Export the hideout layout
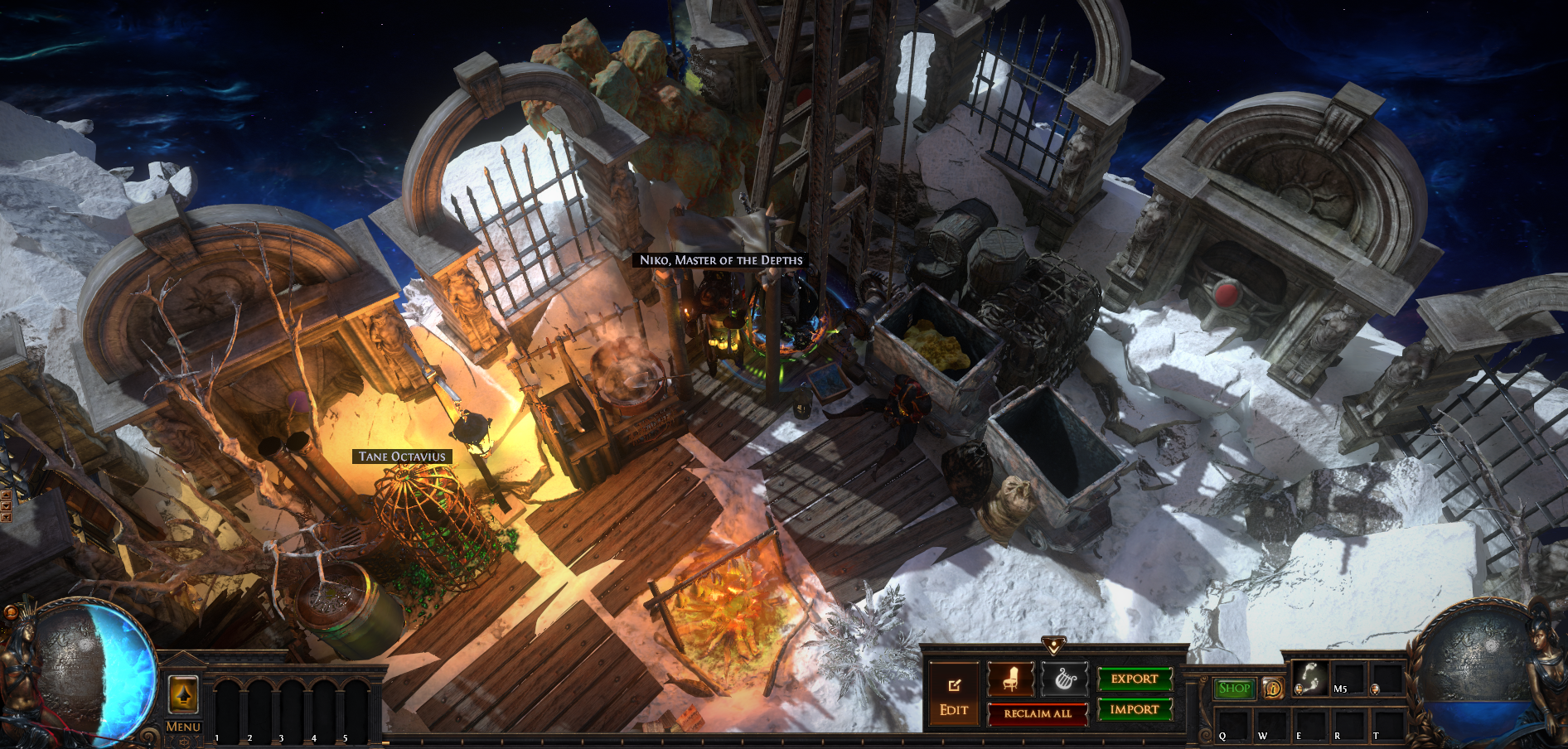This screenshot has height=749, width=1568. [x=1135, y=679]
